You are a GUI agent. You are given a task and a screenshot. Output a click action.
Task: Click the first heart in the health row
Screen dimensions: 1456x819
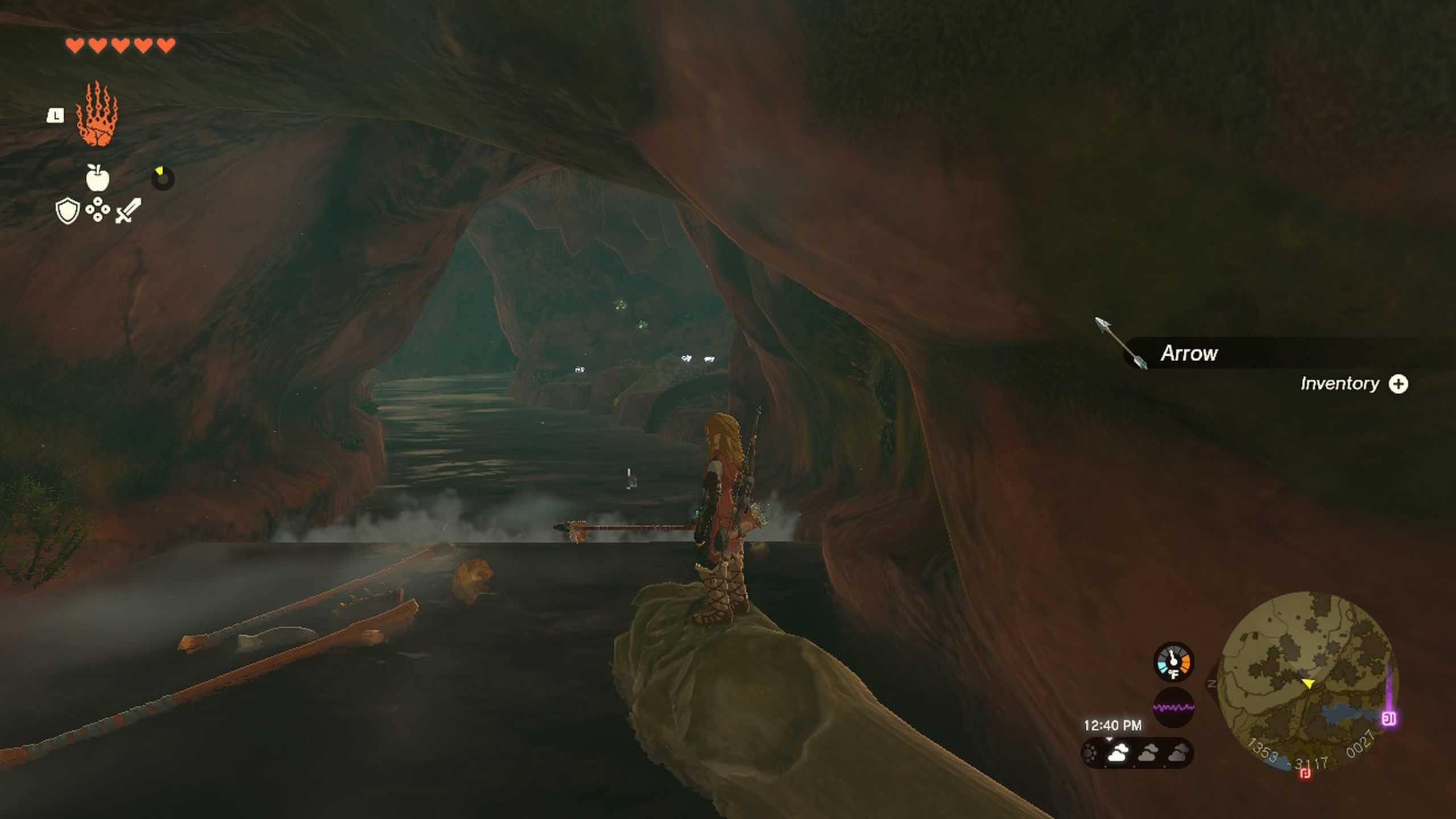pyautogui.click(x=75, y=45)
